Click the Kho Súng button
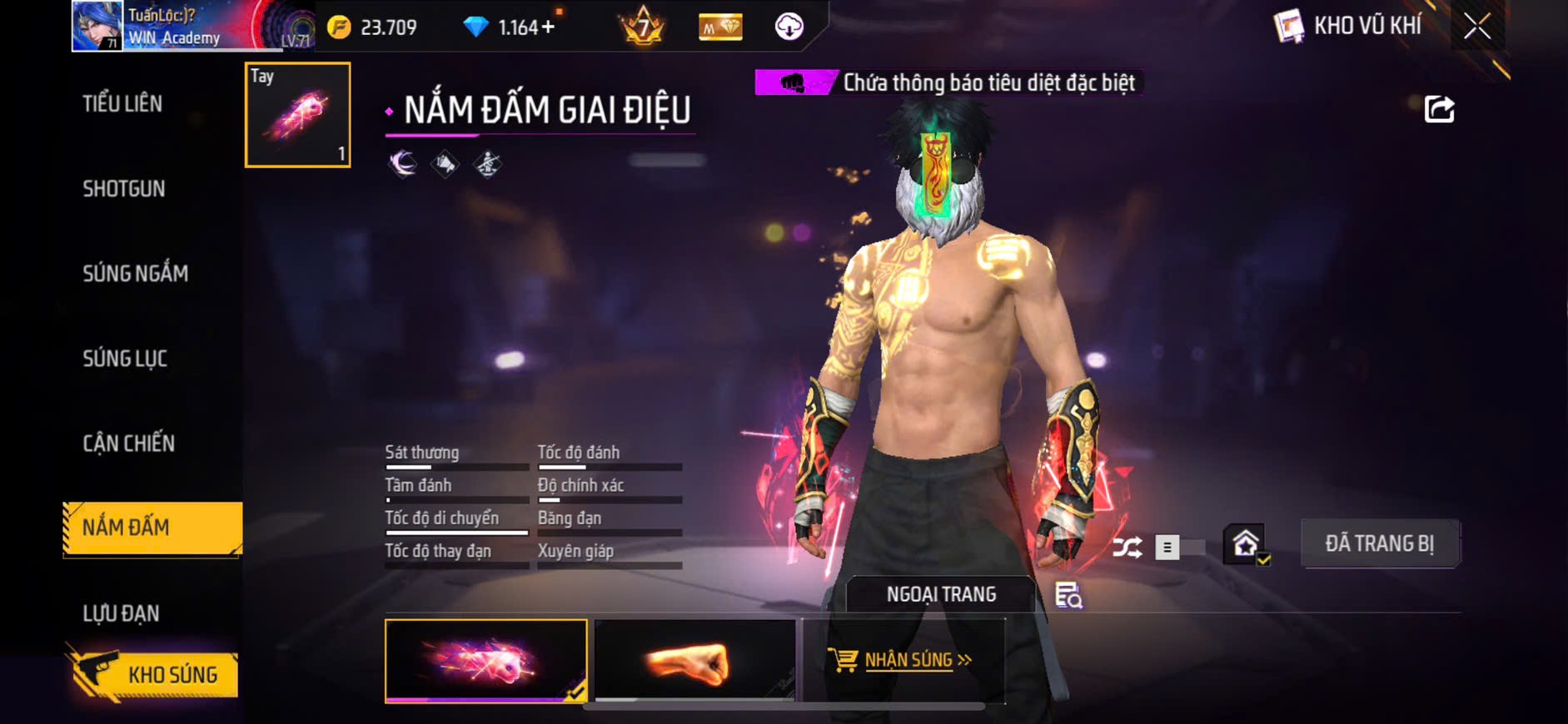This screenshot has height=724, width=1568. (x=155, y=674)
